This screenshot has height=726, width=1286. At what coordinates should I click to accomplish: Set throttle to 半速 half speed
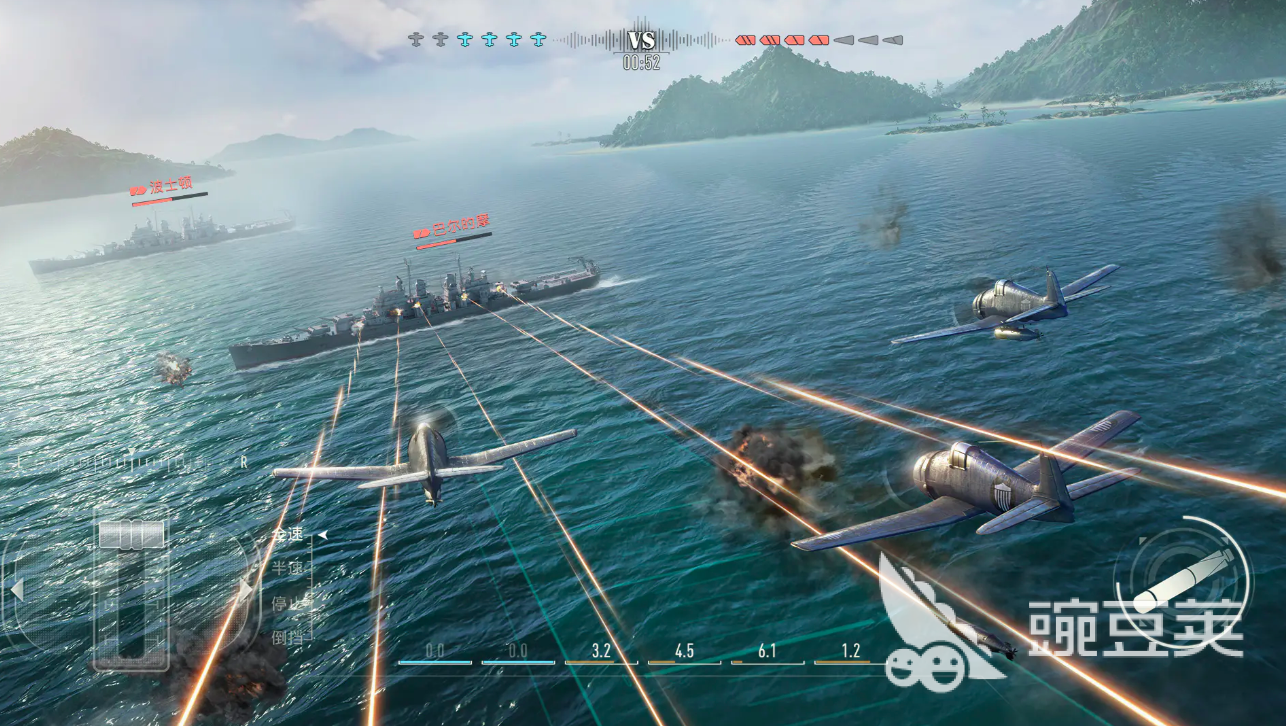point(287,568)
